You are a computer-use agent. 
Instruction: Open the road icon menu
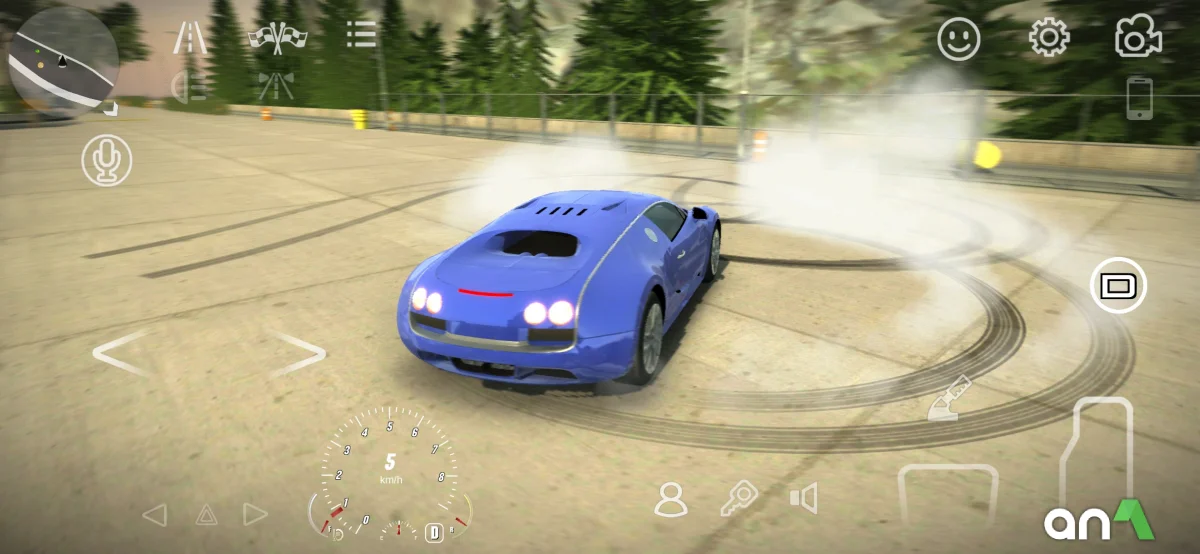pyautogui.click(x=190, y=37)
